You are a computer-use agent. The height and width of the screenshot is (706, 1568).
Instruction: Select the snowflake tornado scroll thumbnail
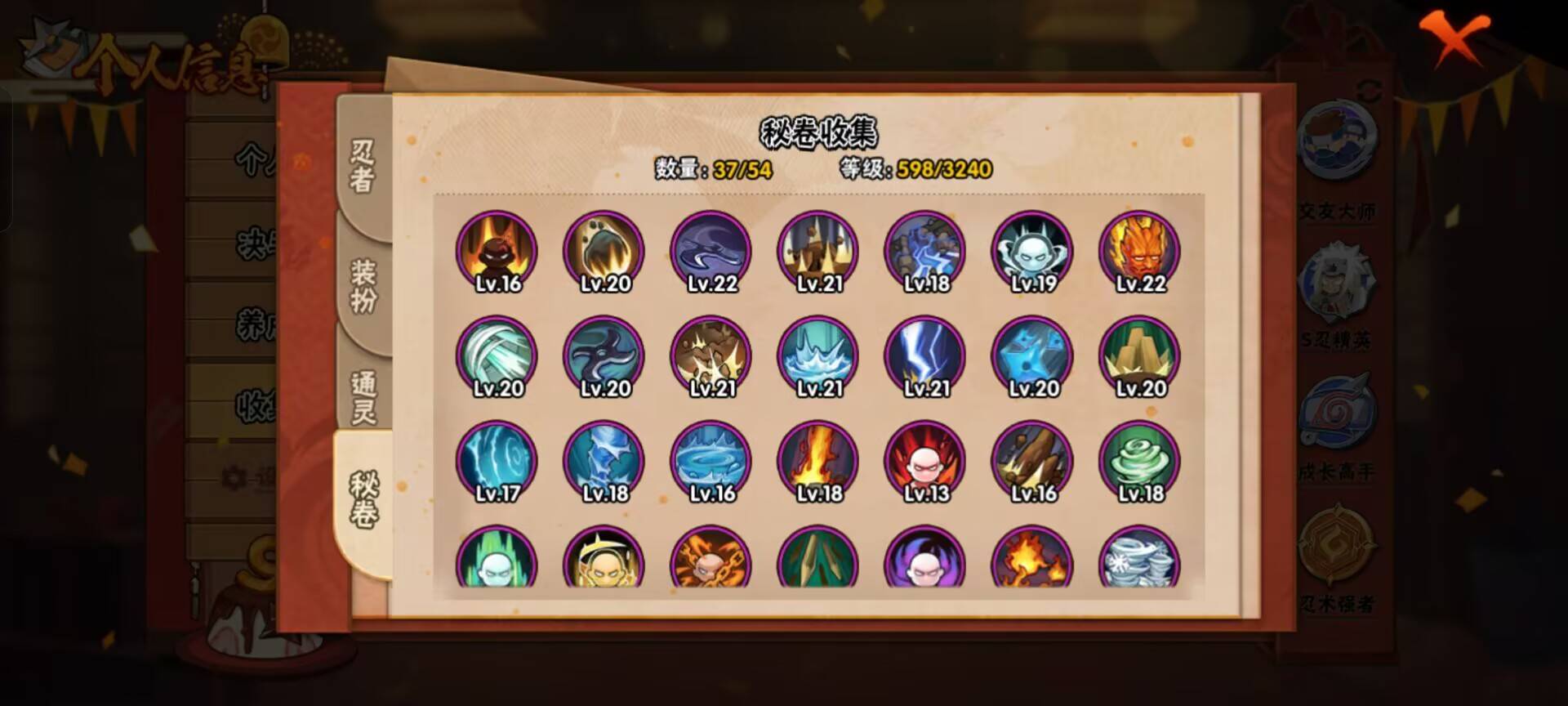(x=1140, y=564)
